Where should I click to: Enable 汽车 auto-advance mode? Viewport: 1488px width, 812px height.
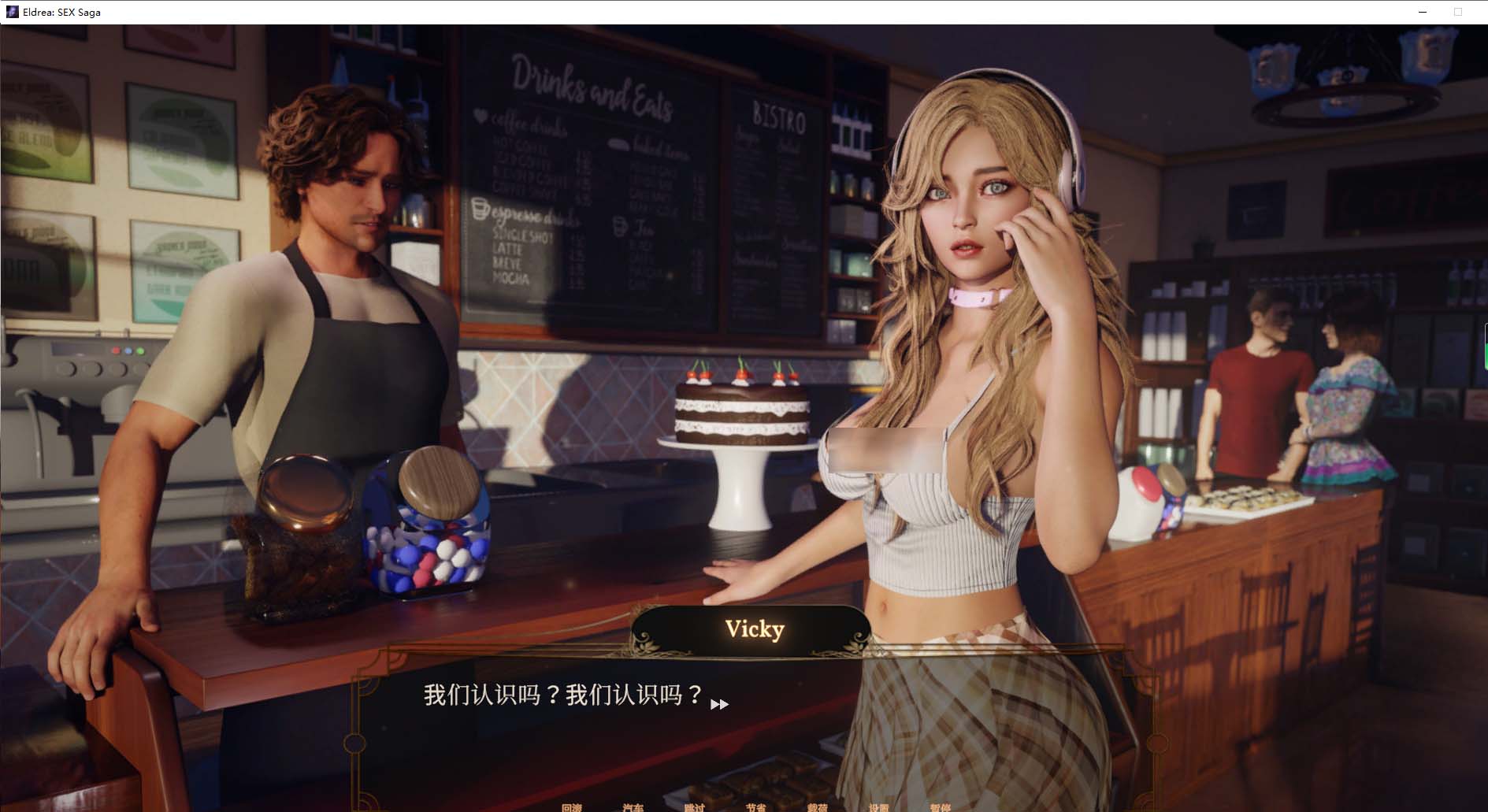(x=634, y=807)
